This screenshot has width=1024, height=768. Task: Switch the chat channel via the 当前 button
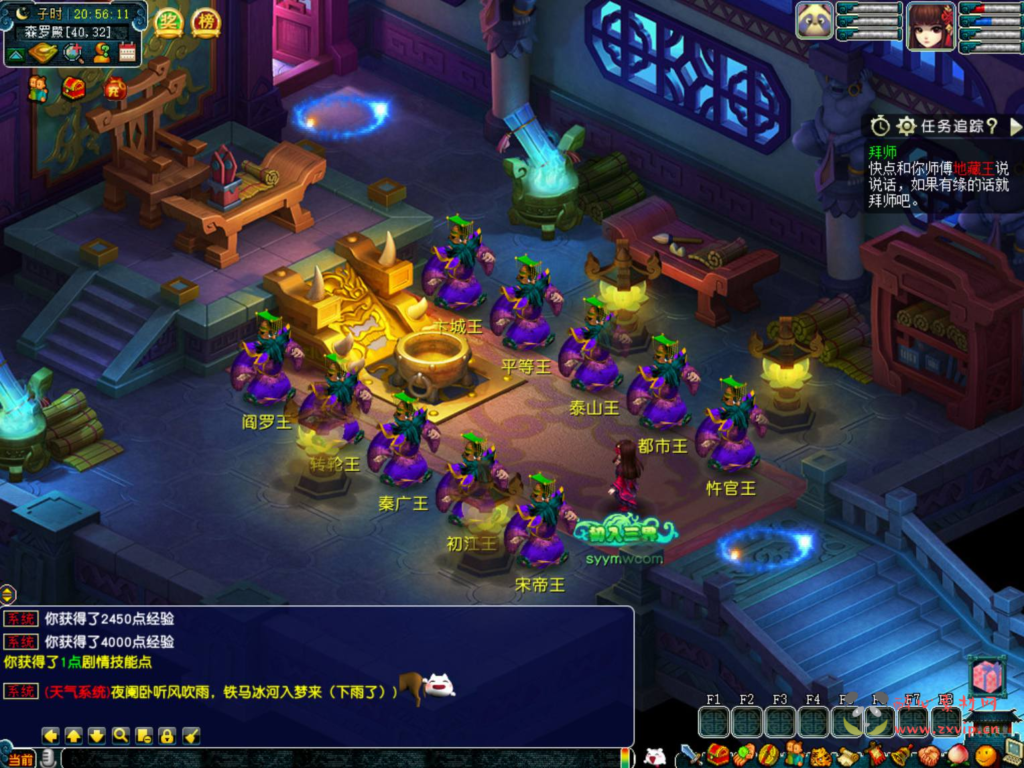[20, 759]
